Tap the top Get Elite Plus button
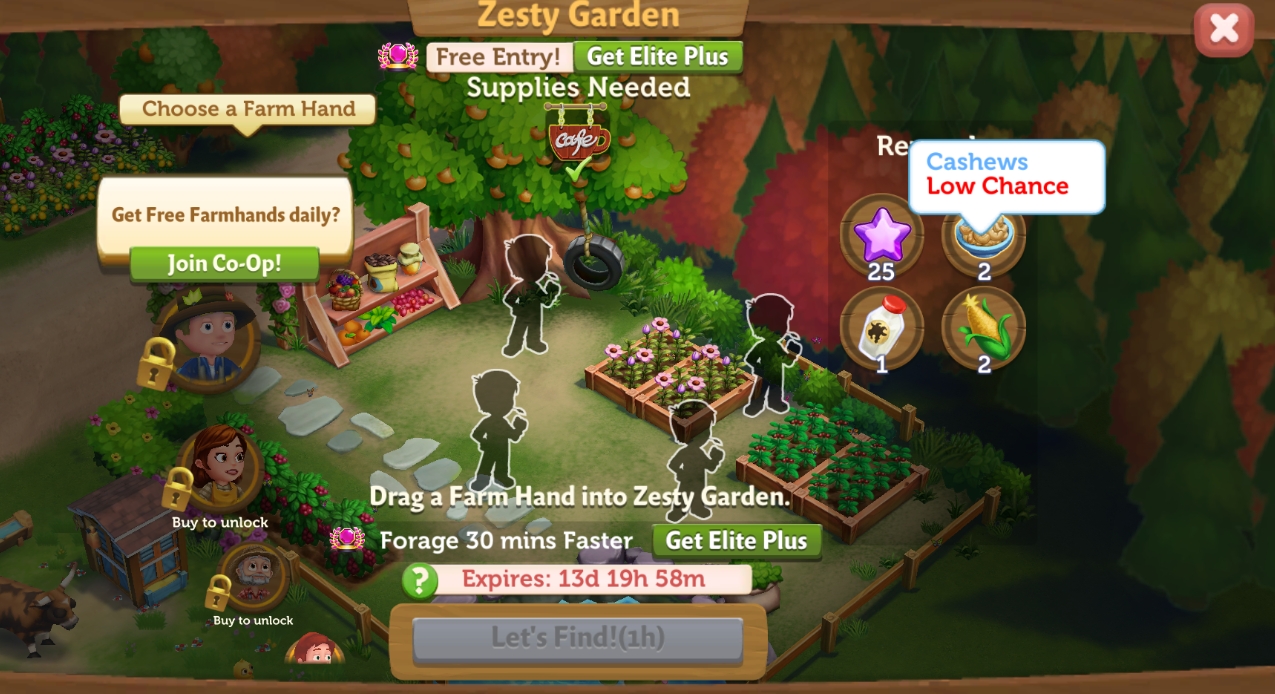The height and width of the screenshot is (694, 1275). coord(658,57)
